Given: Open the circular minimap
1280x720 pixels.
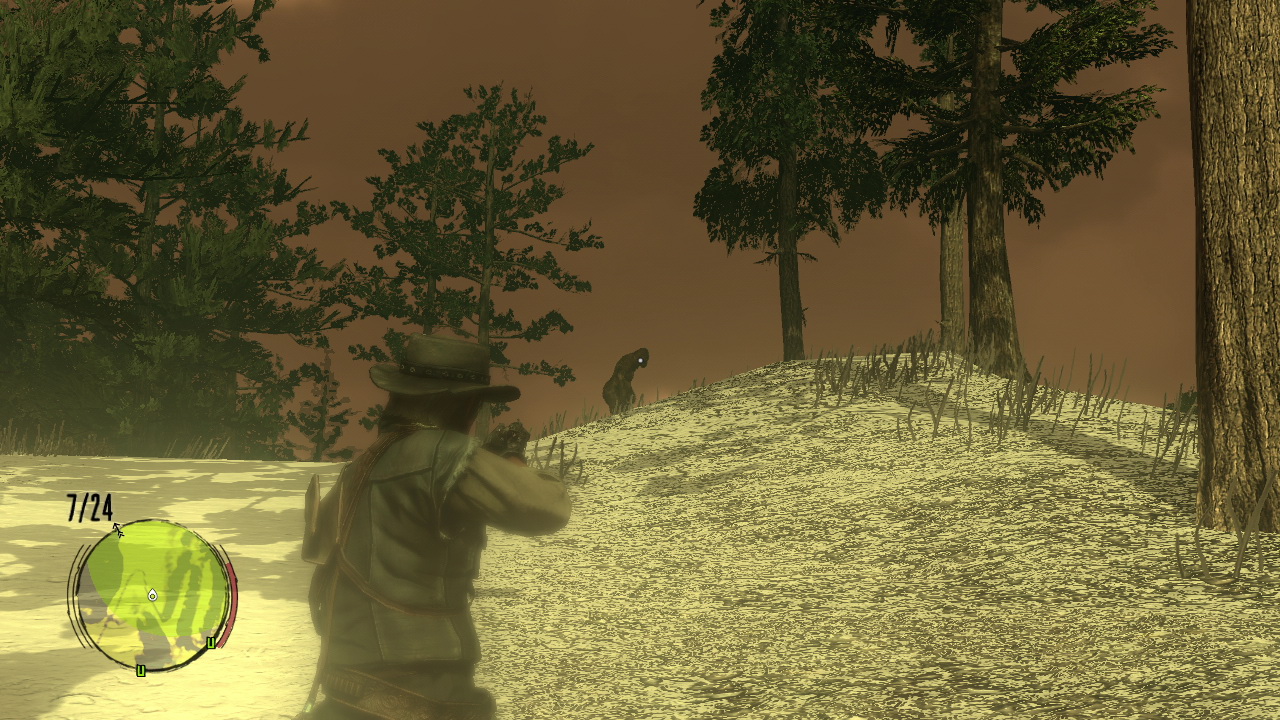Looking at the screenshot, I should click(152, 594).
